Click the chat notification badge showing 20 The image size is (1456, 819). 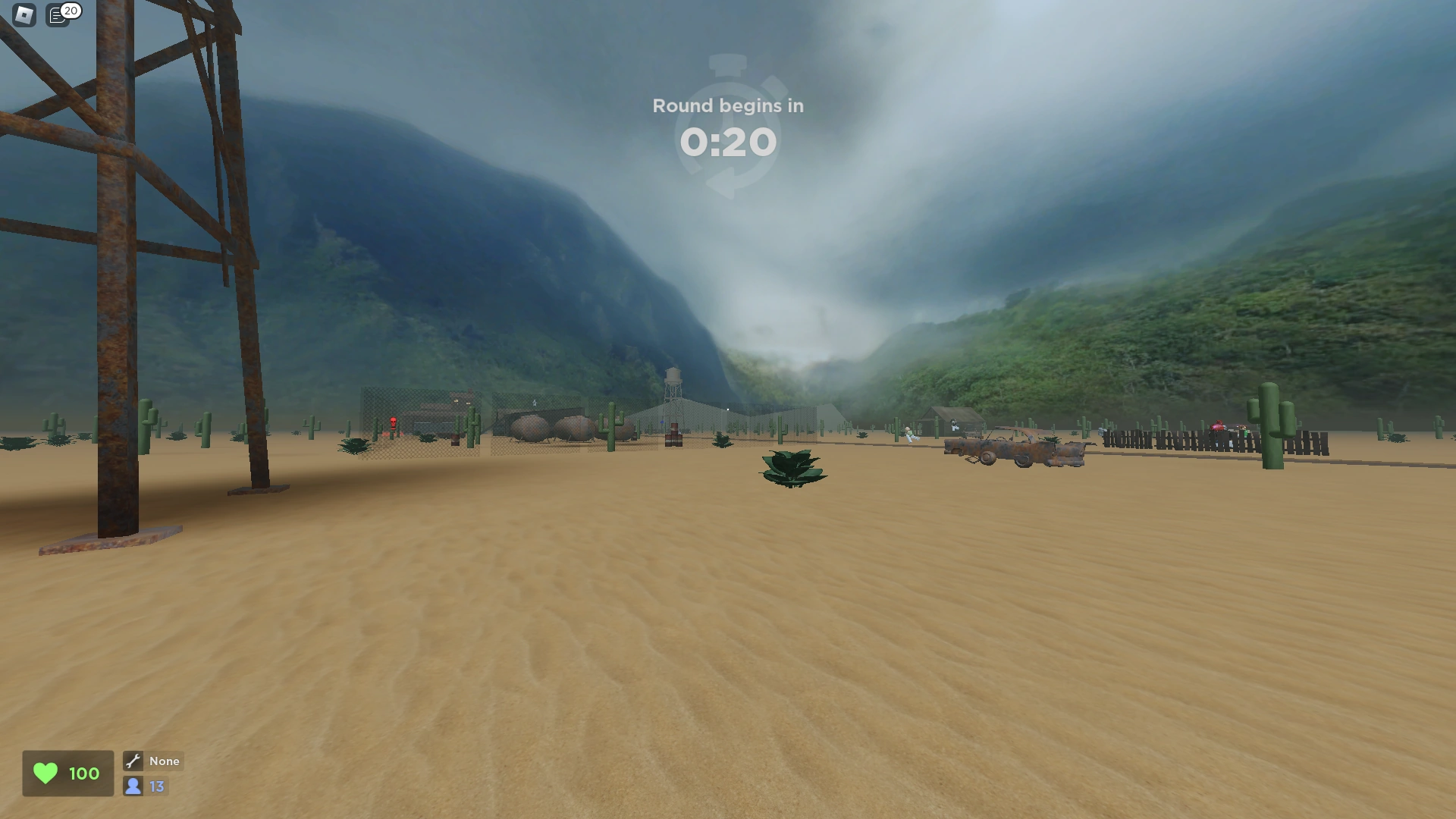[x=71, y=10]
